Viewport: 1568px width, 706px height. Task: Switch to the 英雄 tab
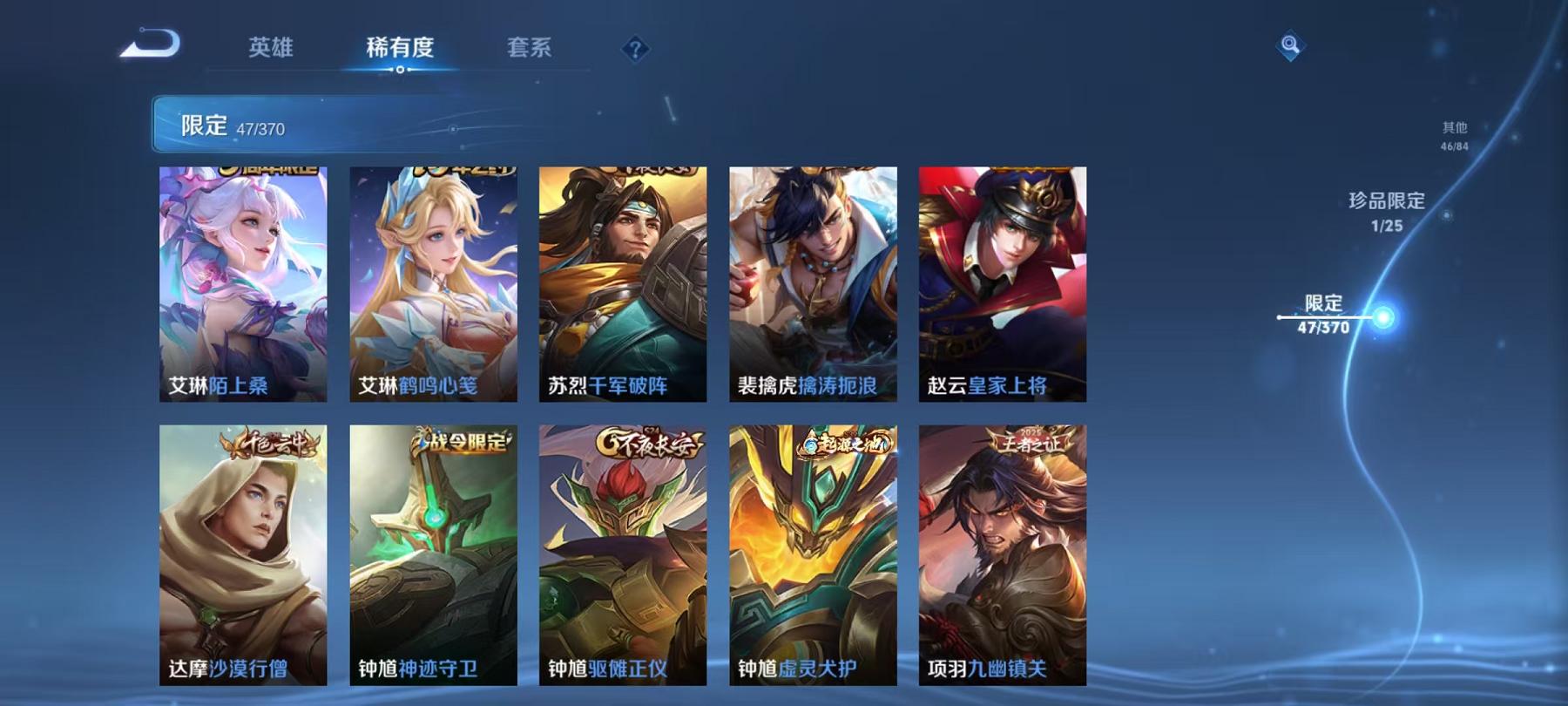(273, 50)
